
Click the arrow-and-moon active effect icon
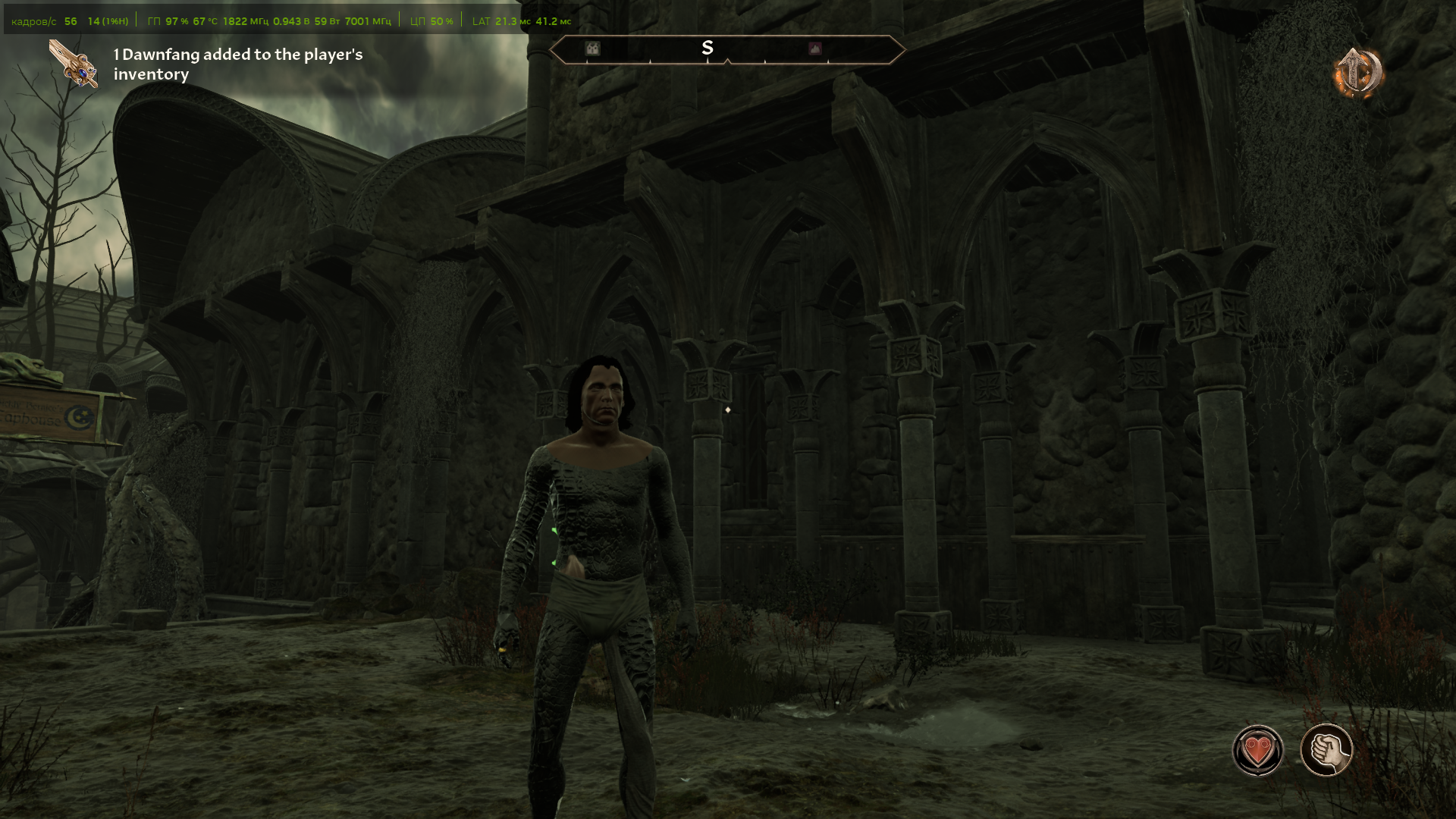tap(1359, 72)
